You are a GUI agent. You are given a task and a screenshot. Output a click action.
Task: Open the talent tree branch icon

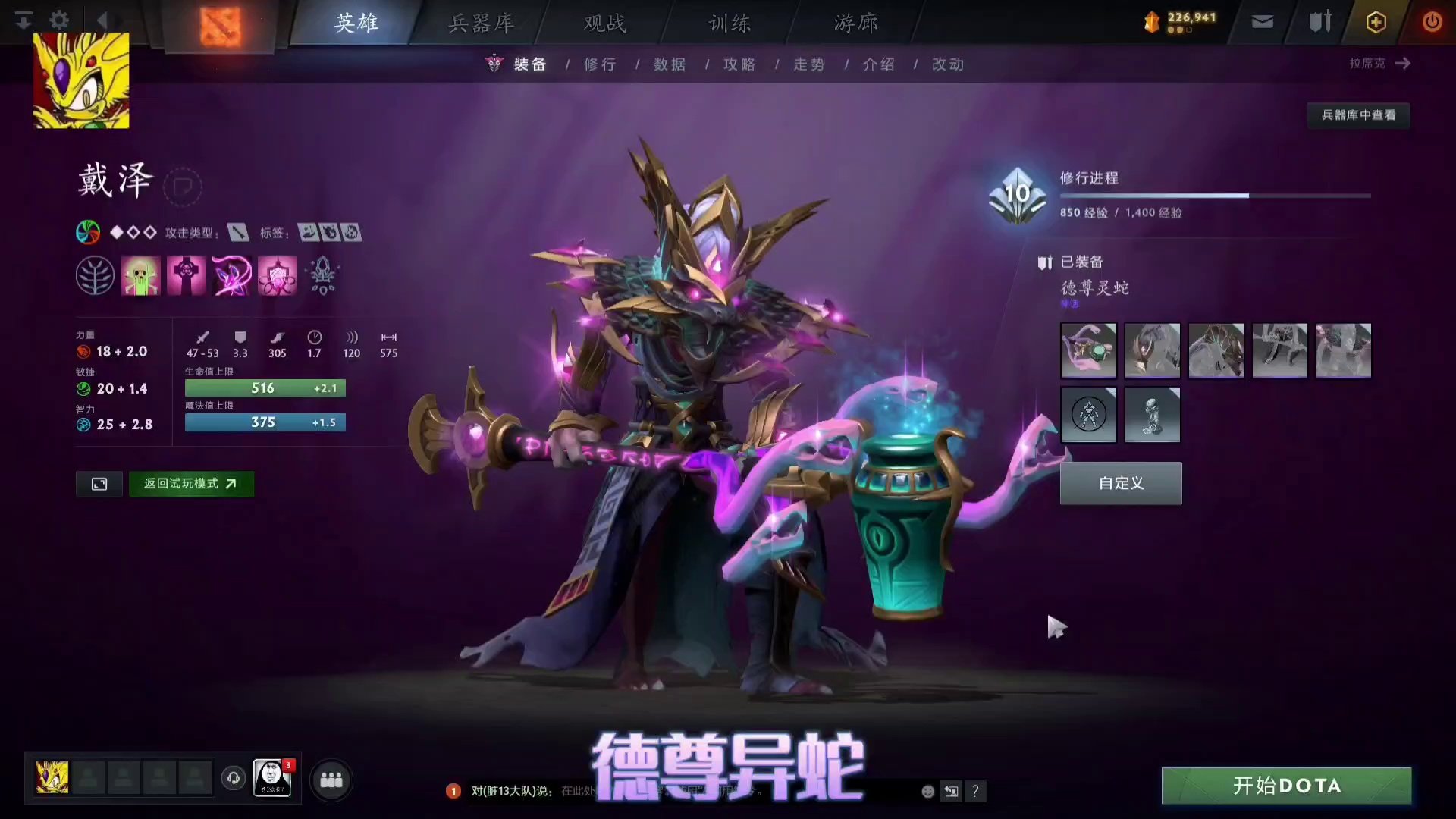click(x=95, y=275)
